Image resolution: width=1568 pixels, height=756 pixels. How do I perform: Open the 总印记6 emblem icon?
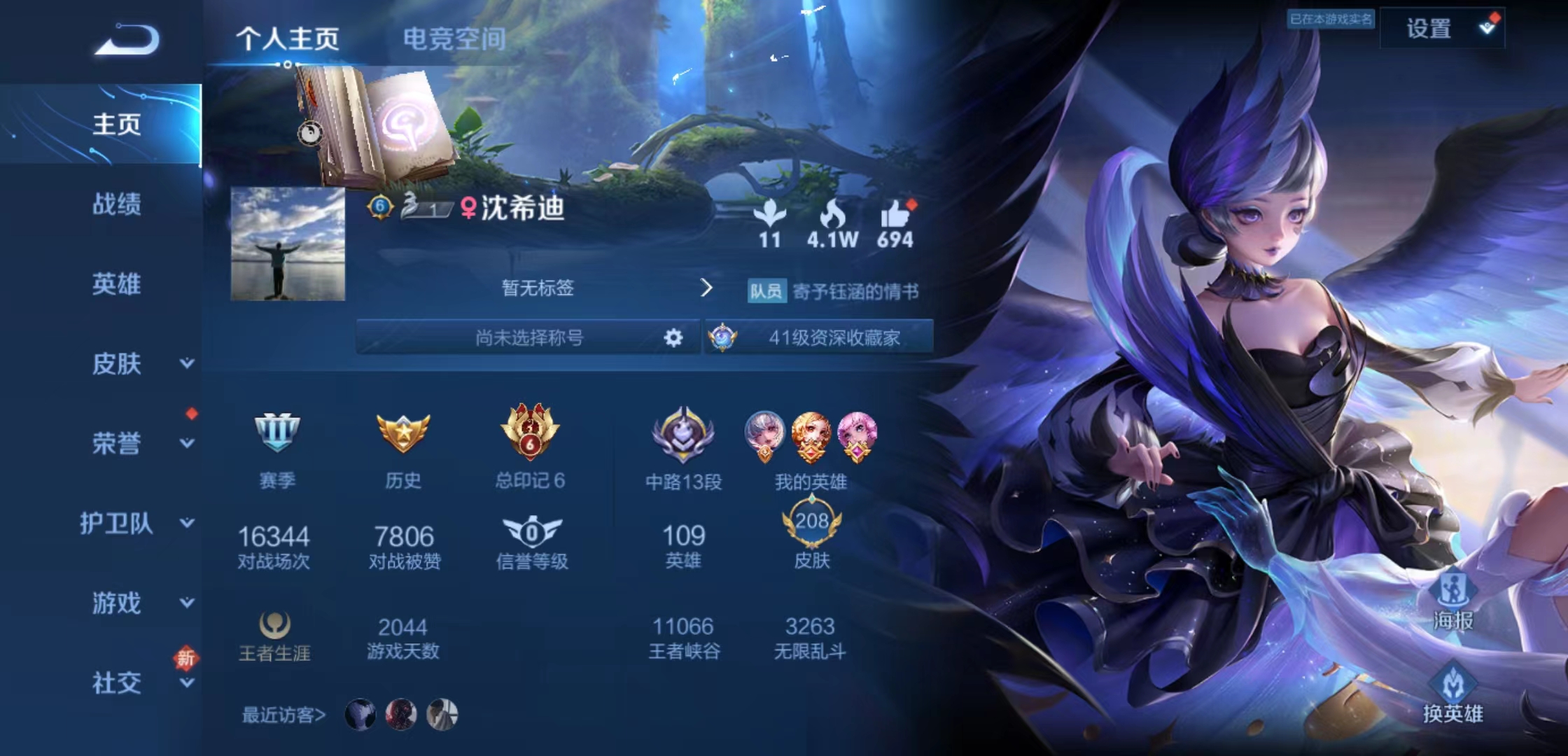tap(528, 434)
